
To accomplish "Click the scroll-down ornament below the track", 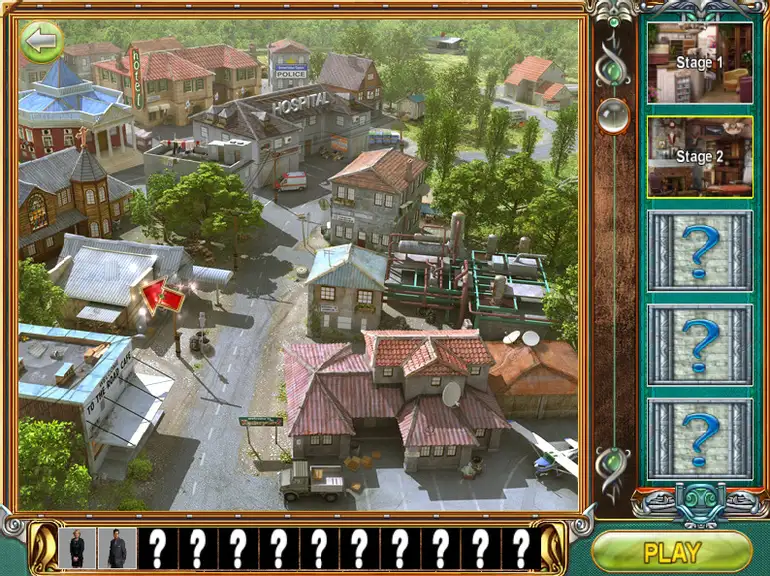I will tap(612, 462).
